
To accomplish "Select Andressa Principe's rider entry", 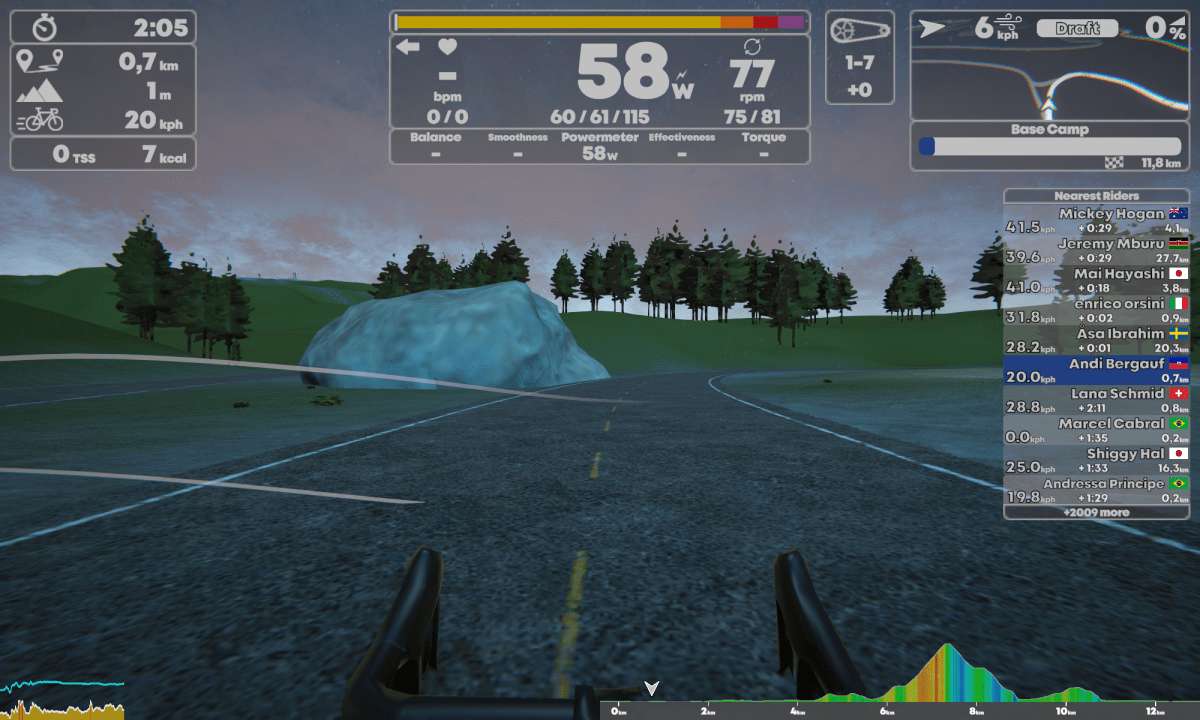I will (x=1097, y=490).
